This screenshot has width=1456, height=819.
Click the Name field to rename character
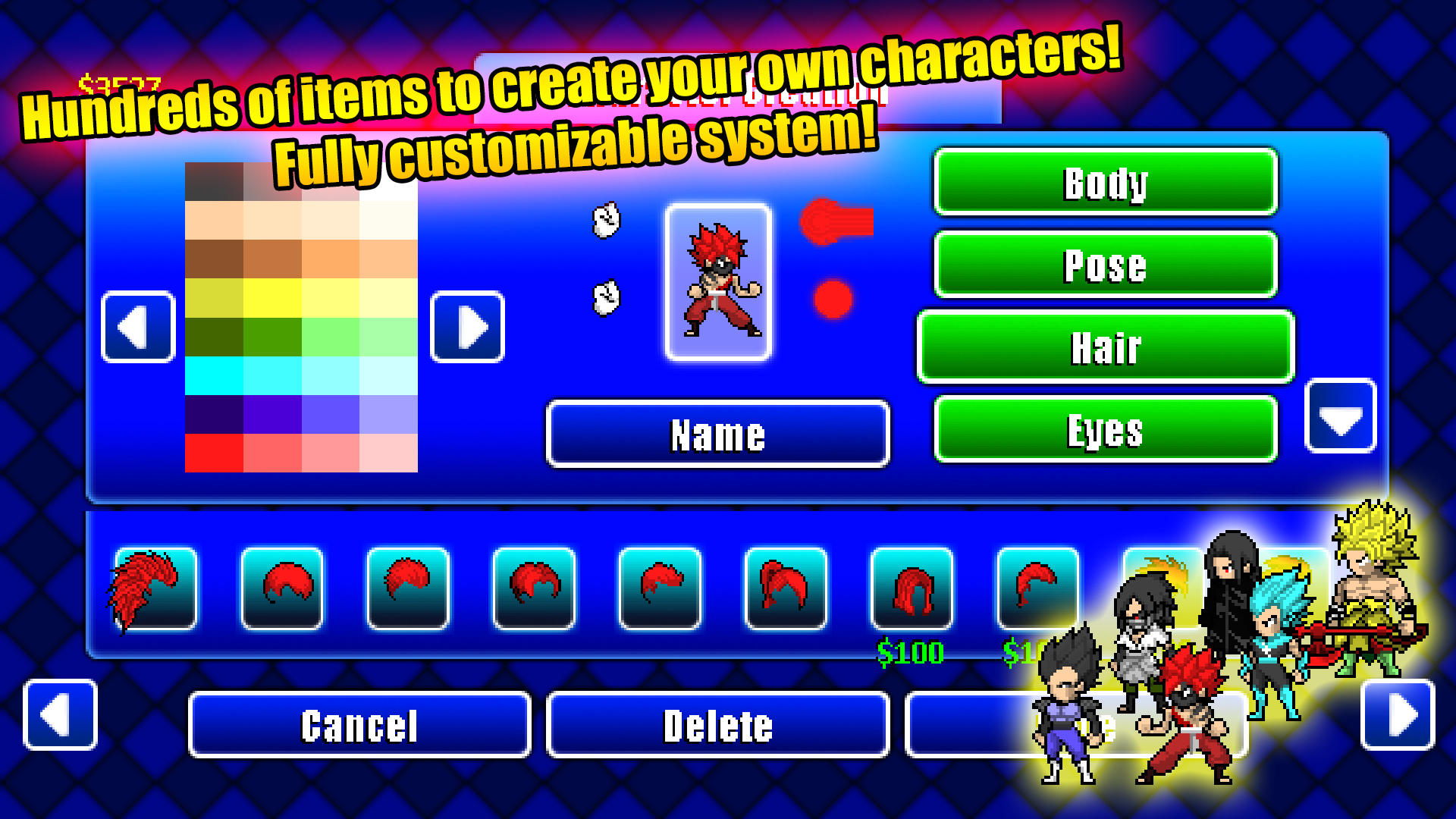[x=718, y=434]
